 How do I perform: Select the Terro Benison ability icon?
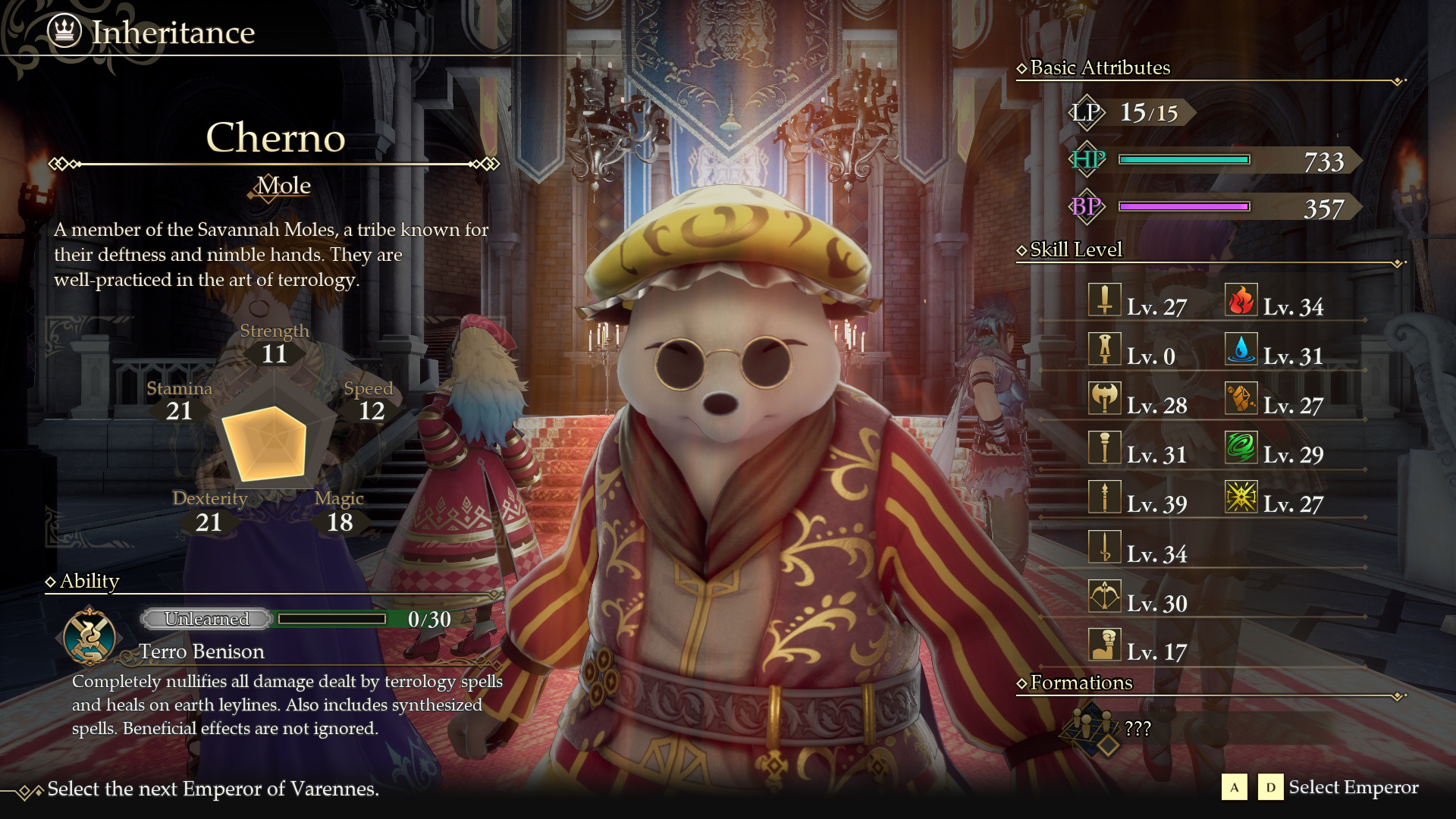click(90, 635)
